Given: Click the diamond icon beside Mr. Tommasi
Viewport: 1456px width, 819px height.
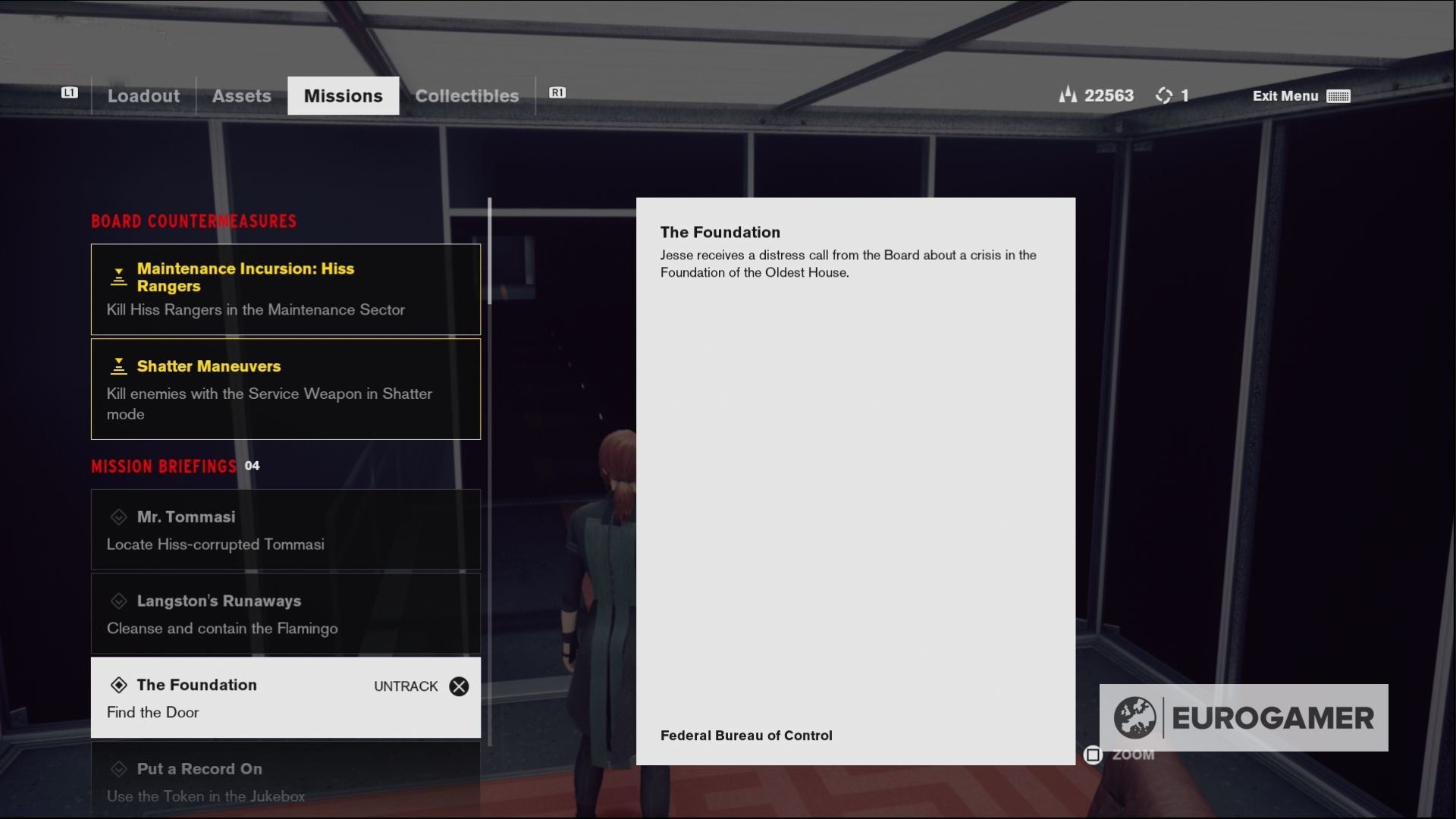Looking at the screenshot, I should [x=119, y=516].
